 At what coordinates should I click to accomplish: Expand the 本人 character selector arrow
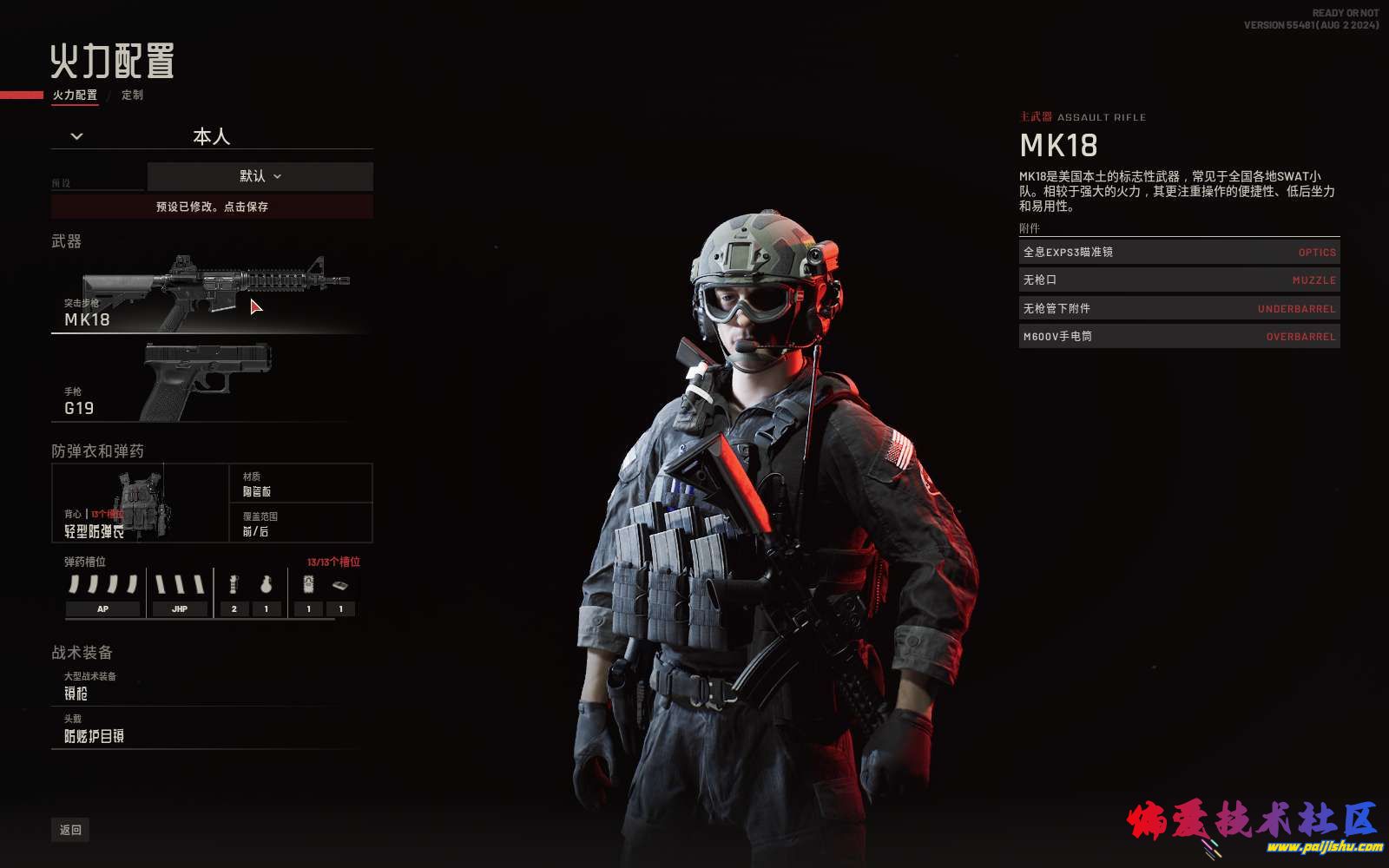(x=76, y=136)
